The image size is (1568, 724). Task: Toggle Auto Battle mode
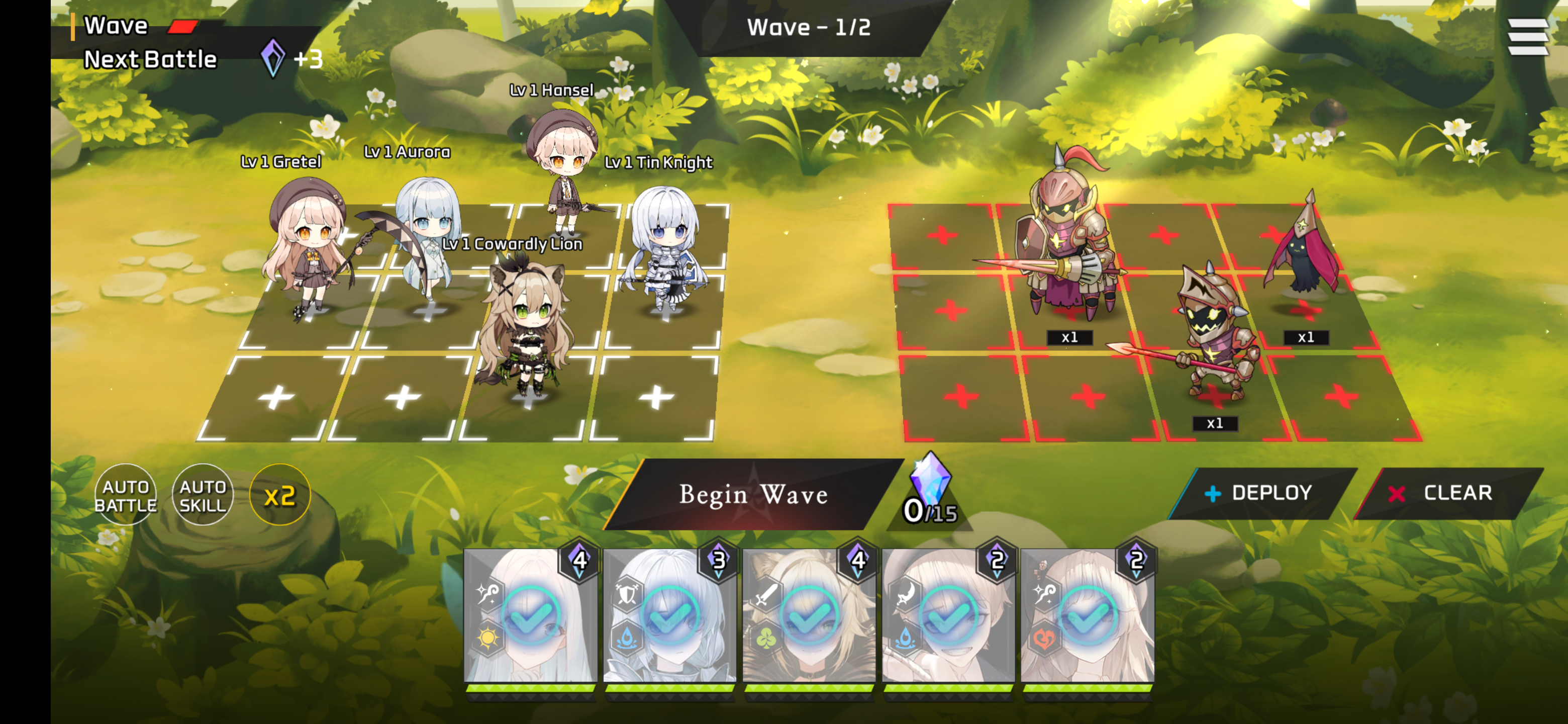click(126, 494)
